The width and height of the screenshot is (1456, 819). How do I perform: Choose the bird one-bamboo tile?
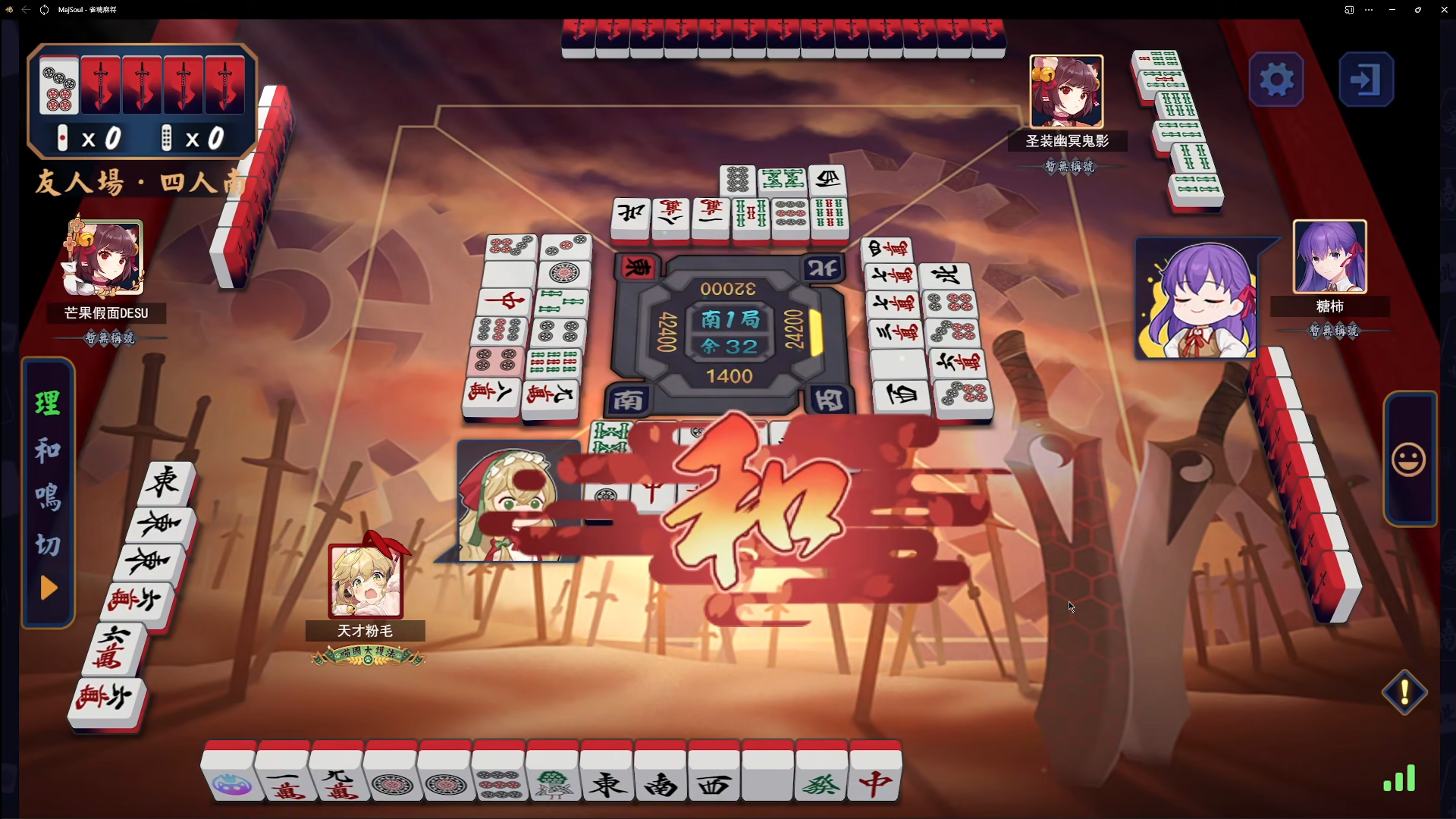[553, 777]
